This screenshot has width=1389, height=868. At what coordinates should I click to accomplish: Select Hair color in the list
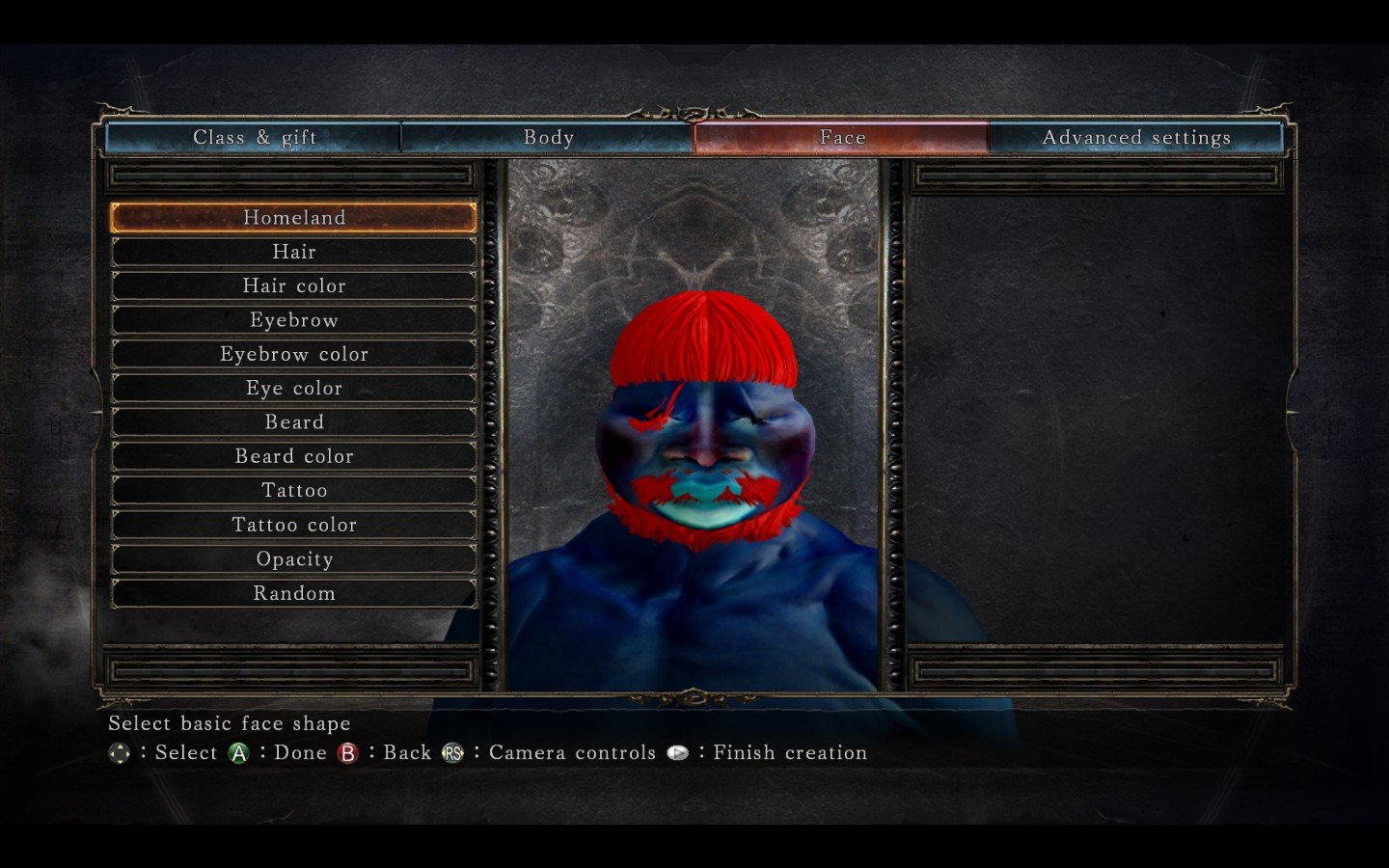[x=294, y=286]
